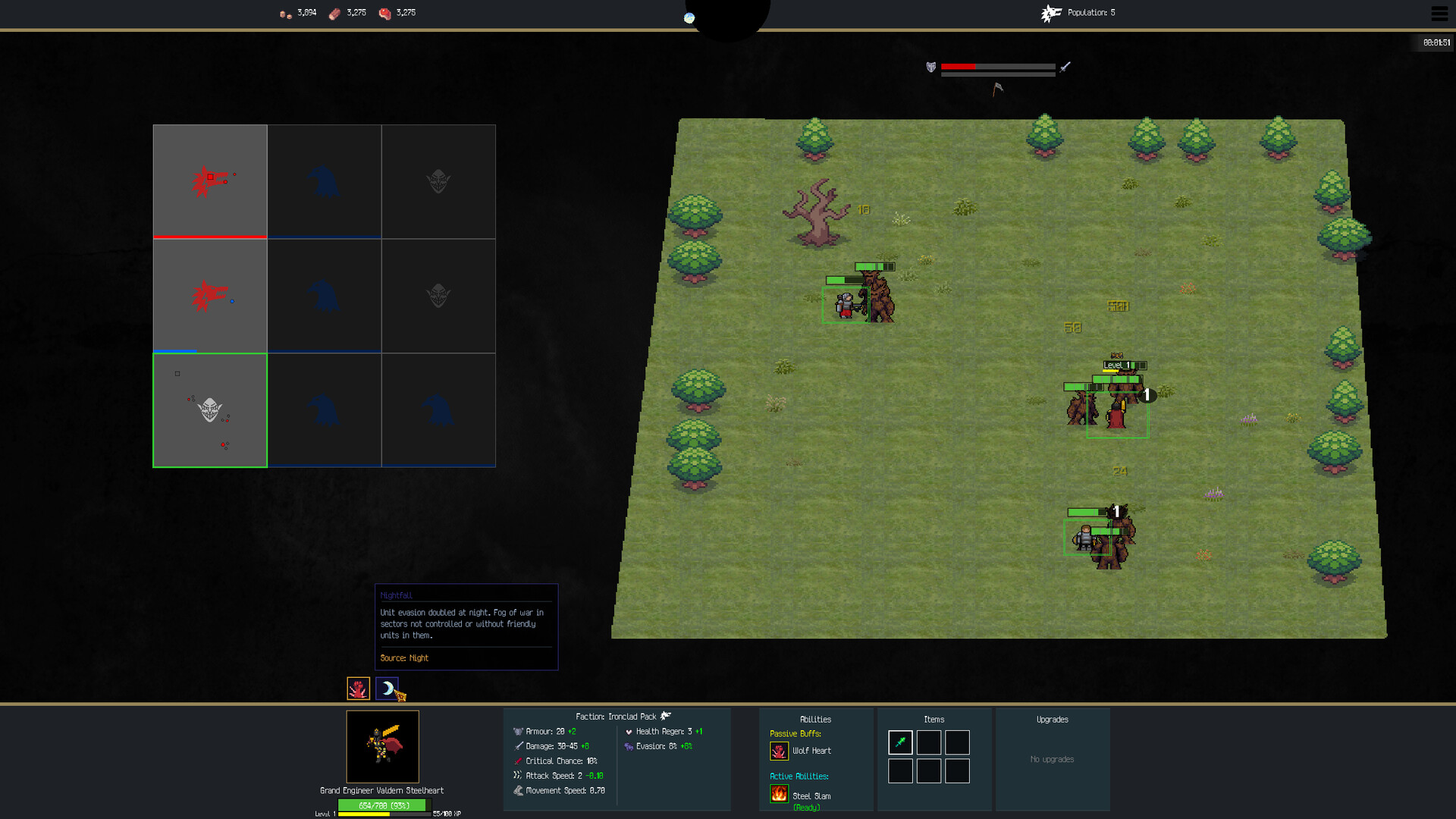Click the Movement Speed boot icon
The height and width of the screenshot is (819, 1456).
(x=518, y=790)
